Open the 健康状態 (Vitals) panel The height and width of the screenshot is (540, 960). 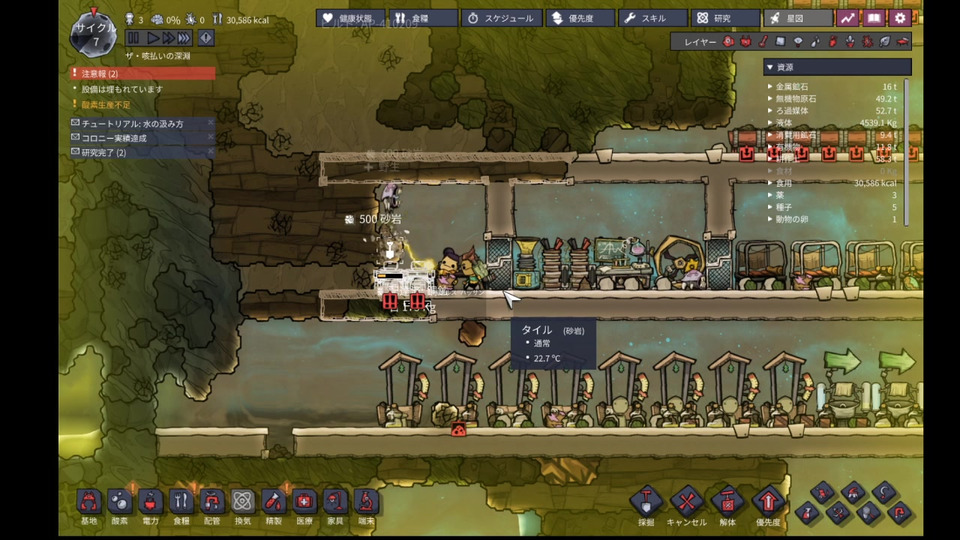click(x=350, y=18)
